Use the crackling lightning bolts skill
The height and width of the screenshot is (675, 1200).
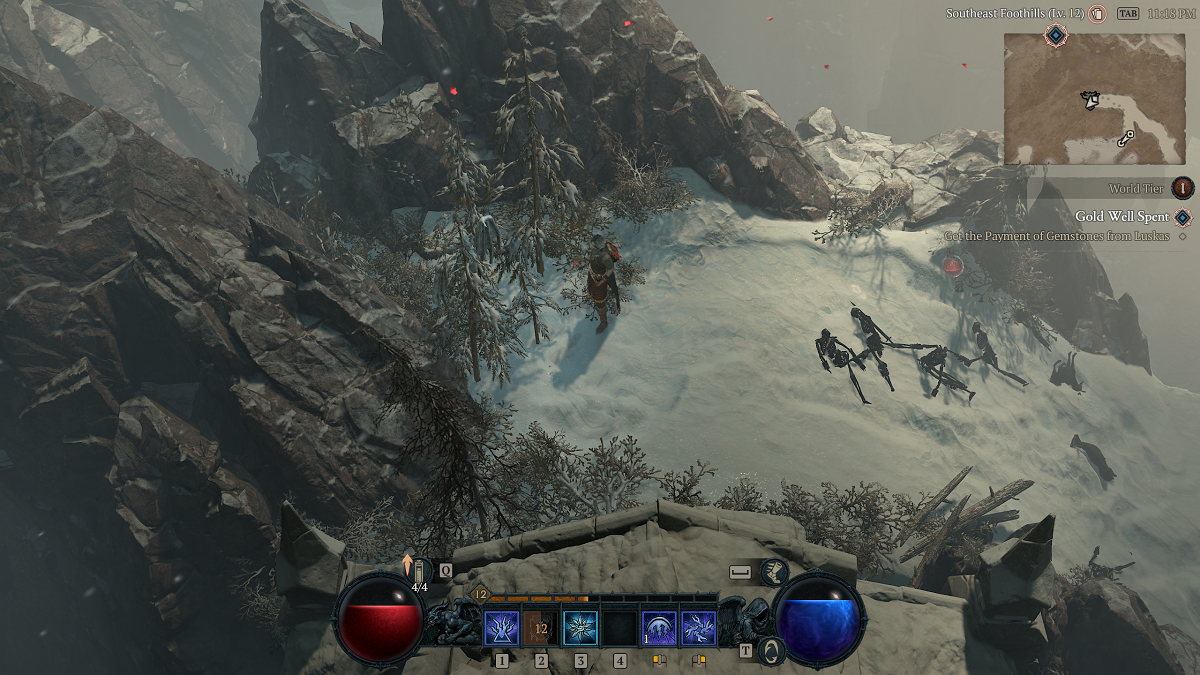(698, 628)
